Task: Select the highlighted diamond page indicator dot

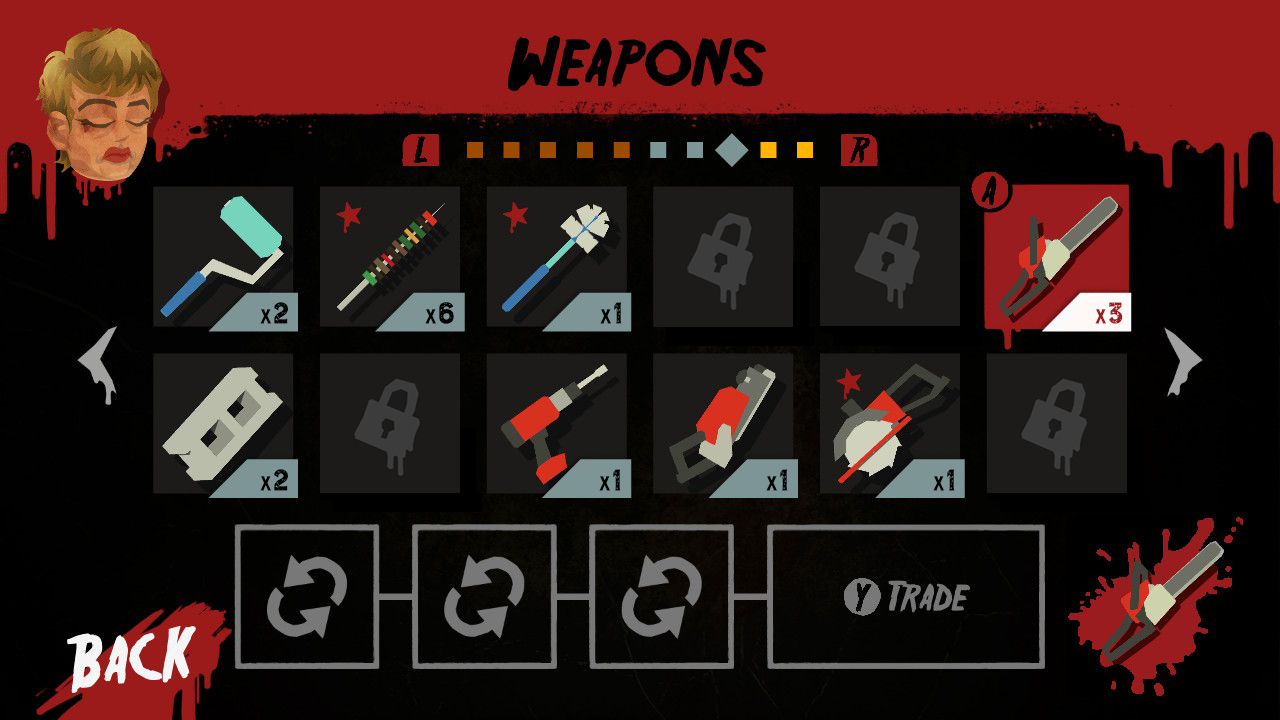Action: [733, 149]
